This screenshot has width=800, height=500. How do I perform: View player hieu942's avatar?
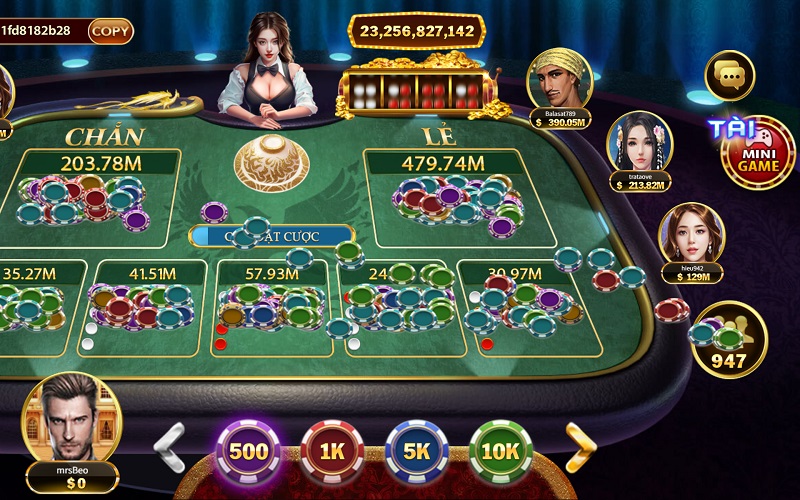691,237
